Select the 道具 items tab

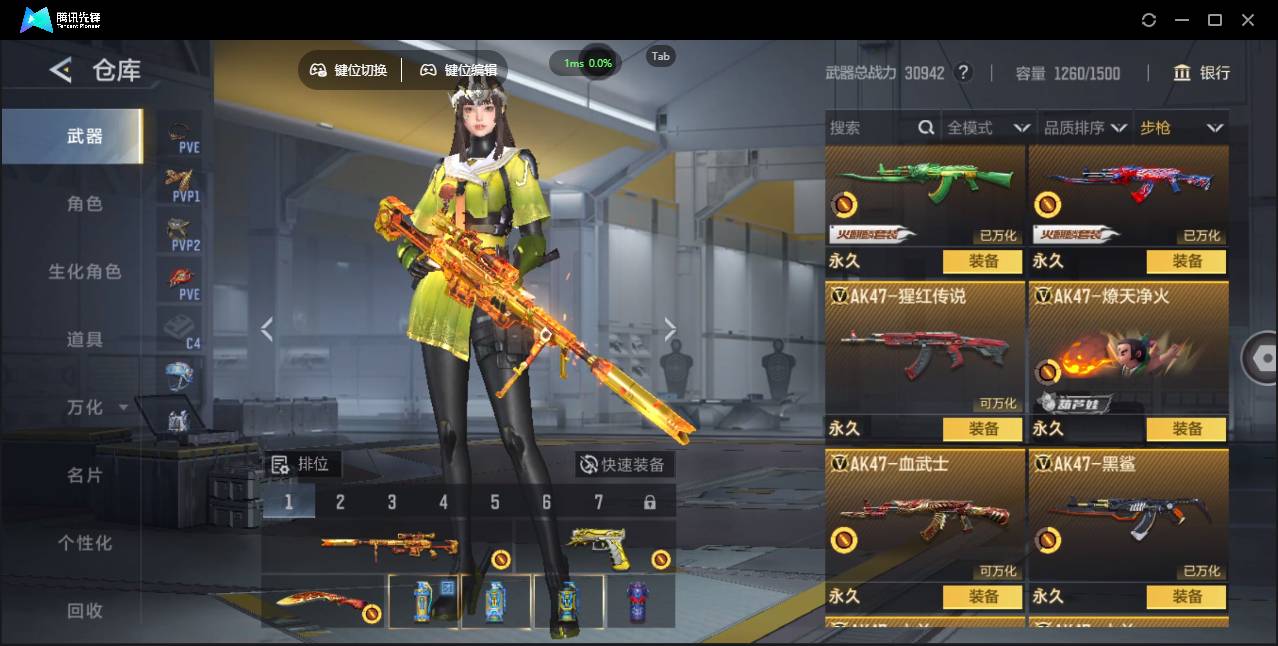(x=85, y=340)
